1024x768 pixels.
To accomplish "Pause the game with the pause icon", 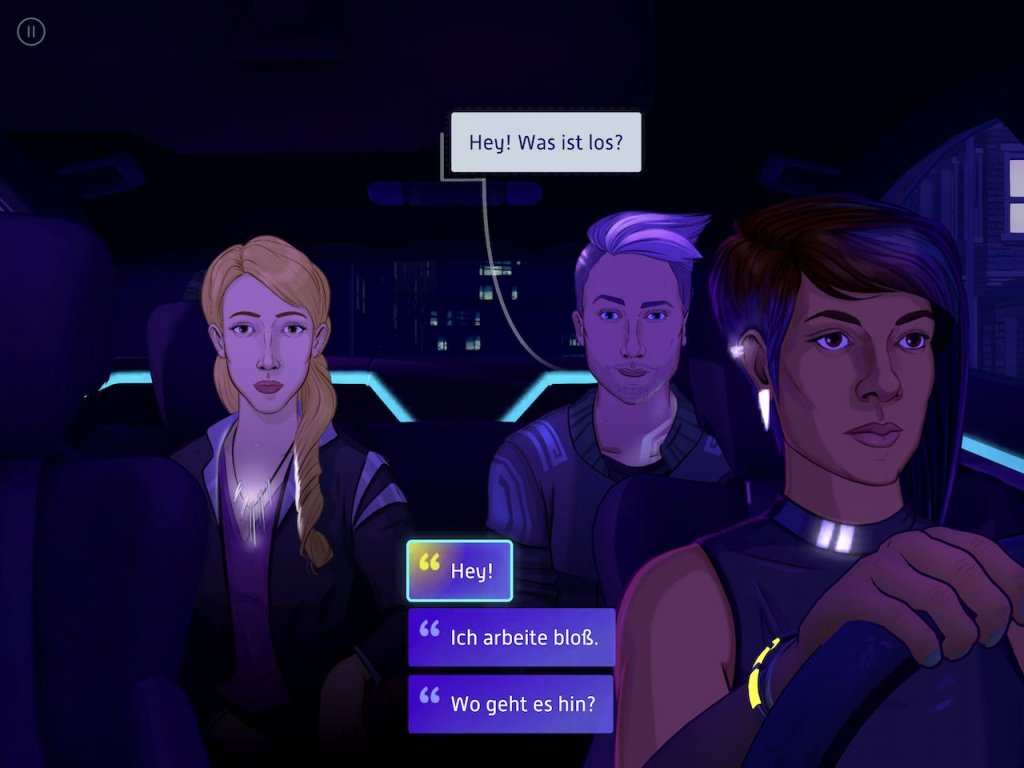I will click(x=31, y=32).
